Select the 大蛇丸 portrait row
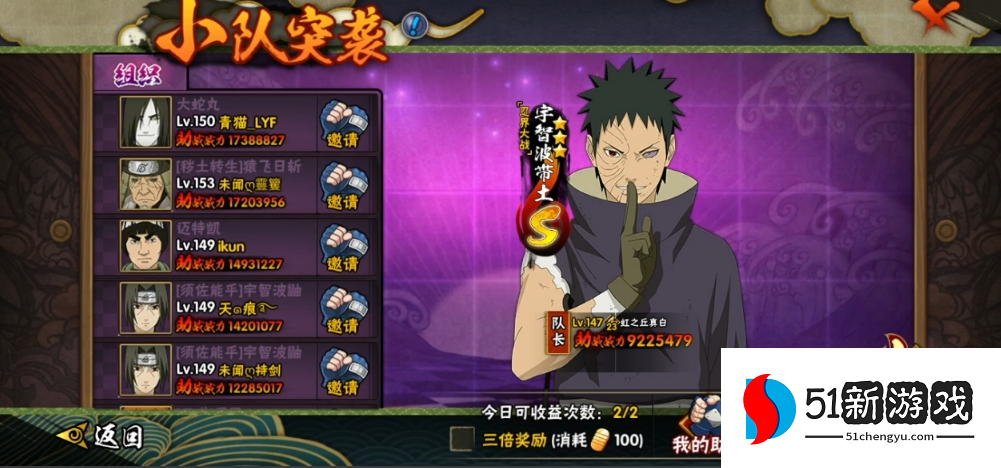The height and width of the screenshot is (468, 1001). tap(145, 122)
